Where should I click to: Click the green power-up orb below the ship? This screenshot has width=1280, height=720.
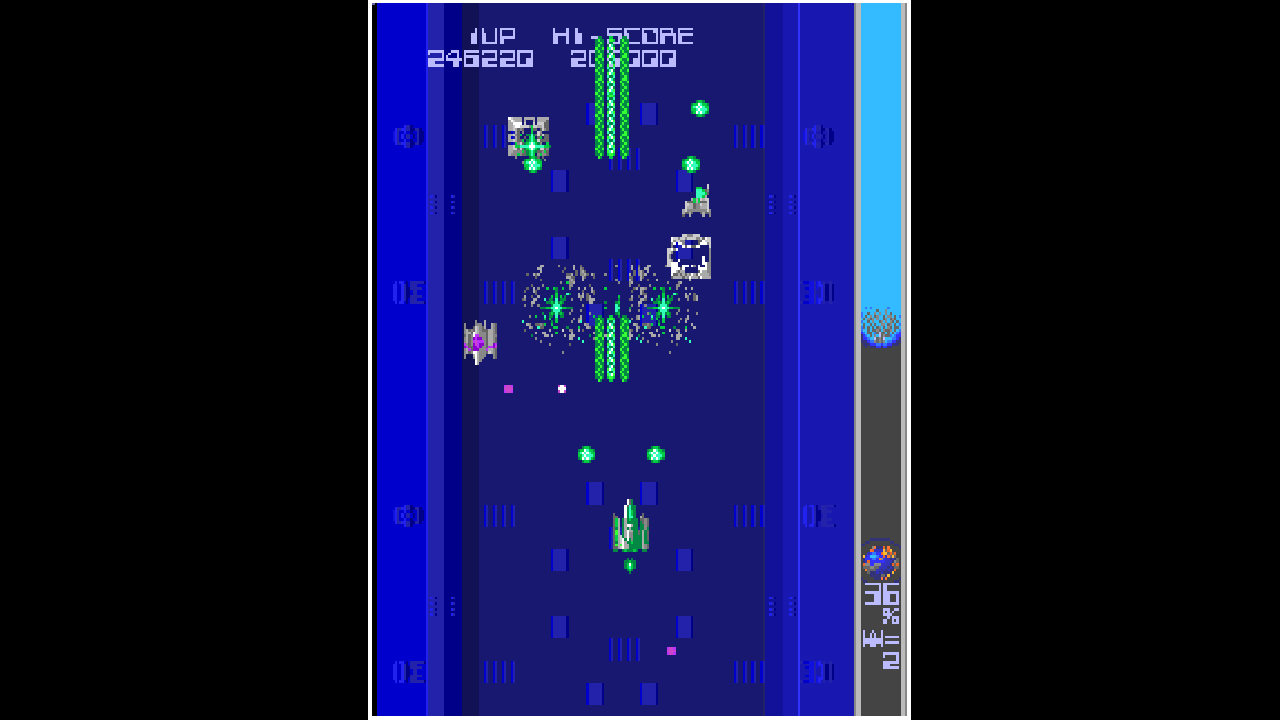(x=630, y=565)
